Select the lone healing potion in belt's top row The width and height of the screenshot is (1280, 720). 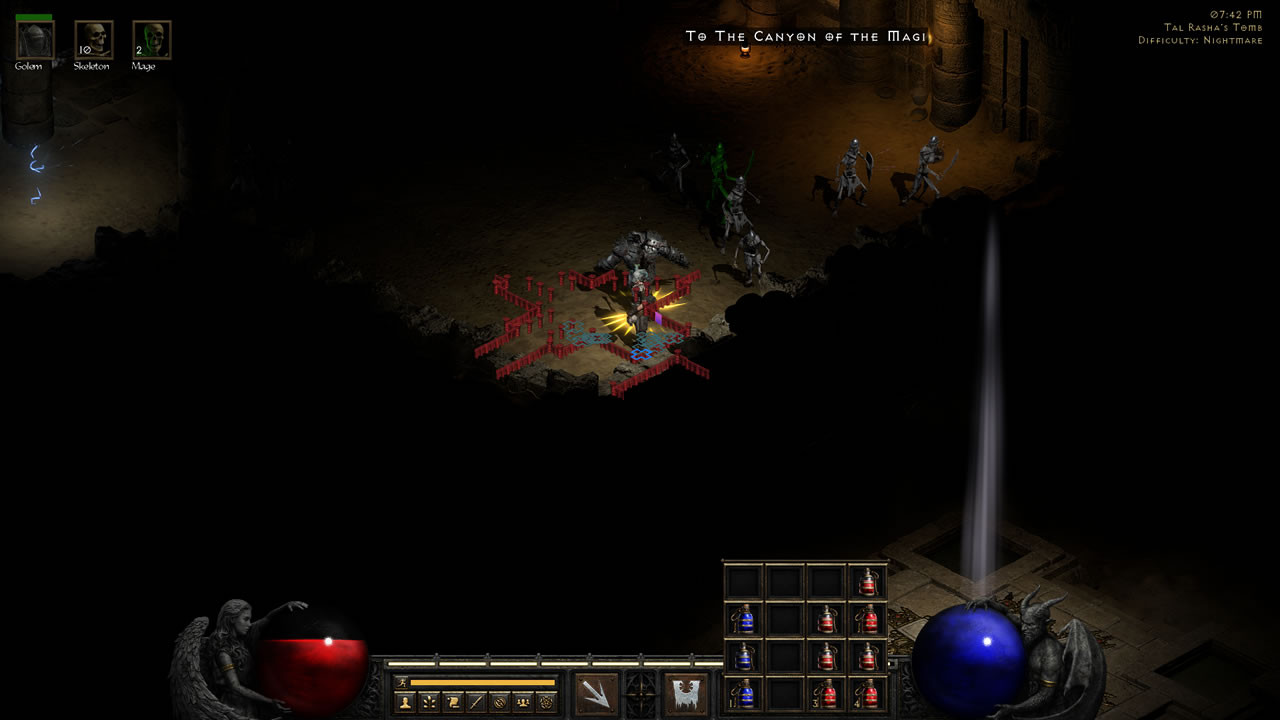click(x=867, y=582)
